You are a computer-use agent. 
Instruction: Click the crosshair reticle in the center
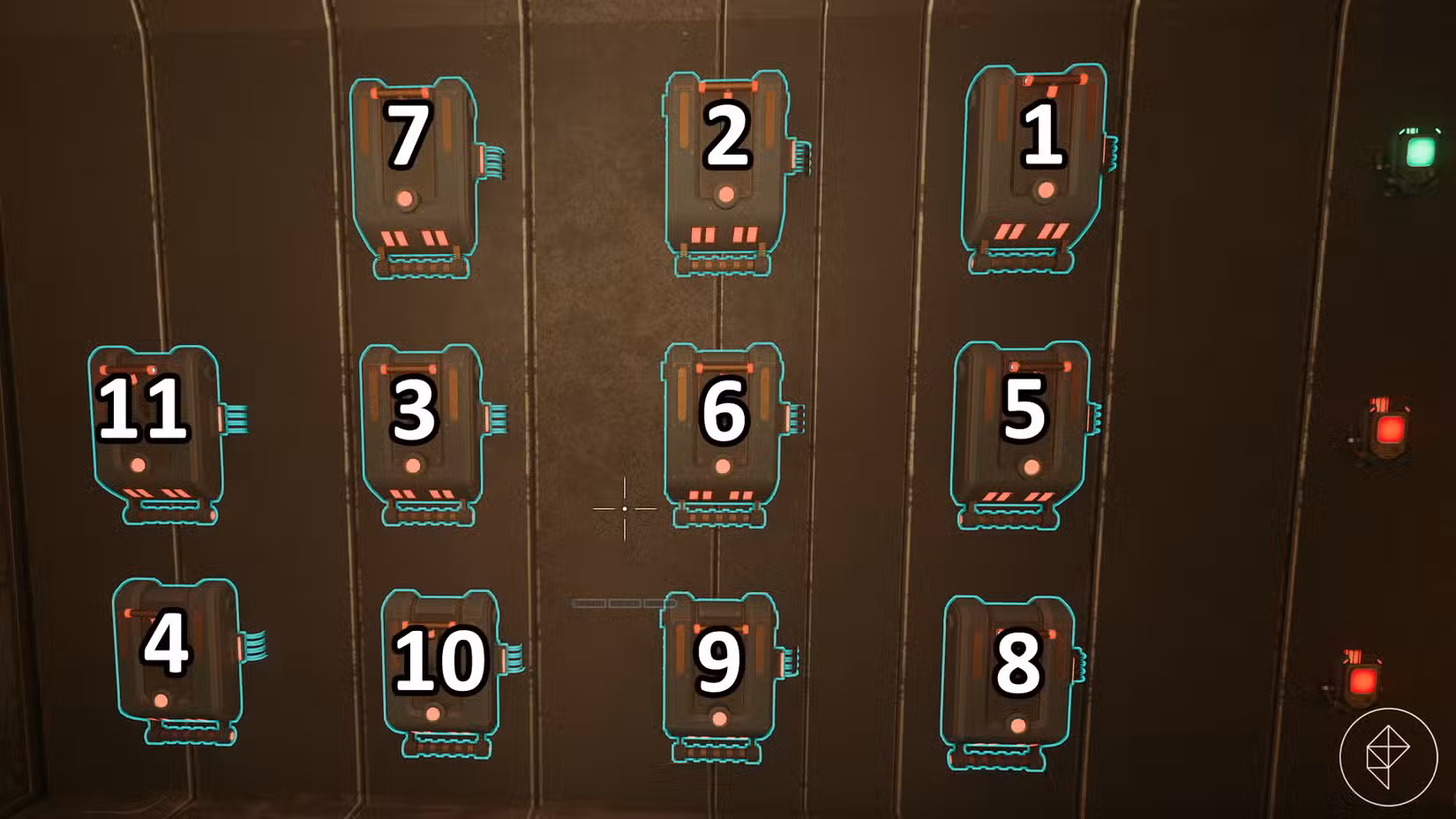coord(626,510)
